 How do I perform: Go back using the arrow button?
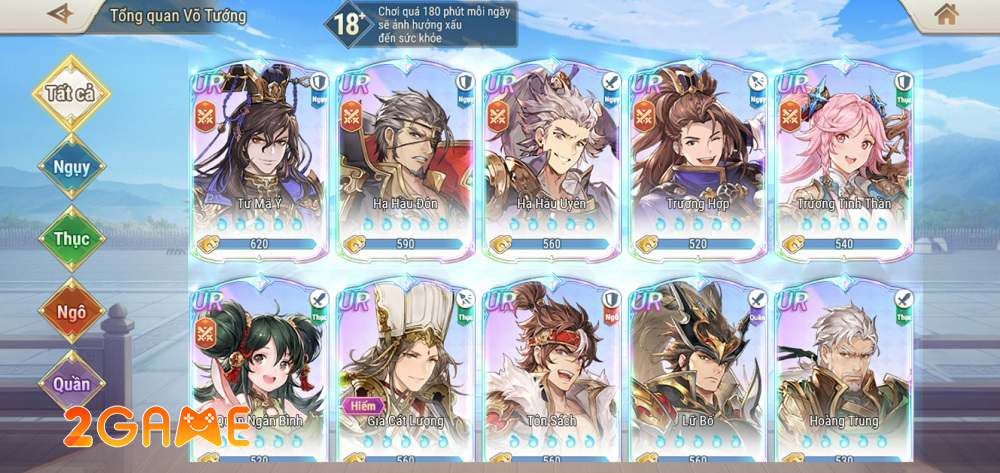point(62,14)
